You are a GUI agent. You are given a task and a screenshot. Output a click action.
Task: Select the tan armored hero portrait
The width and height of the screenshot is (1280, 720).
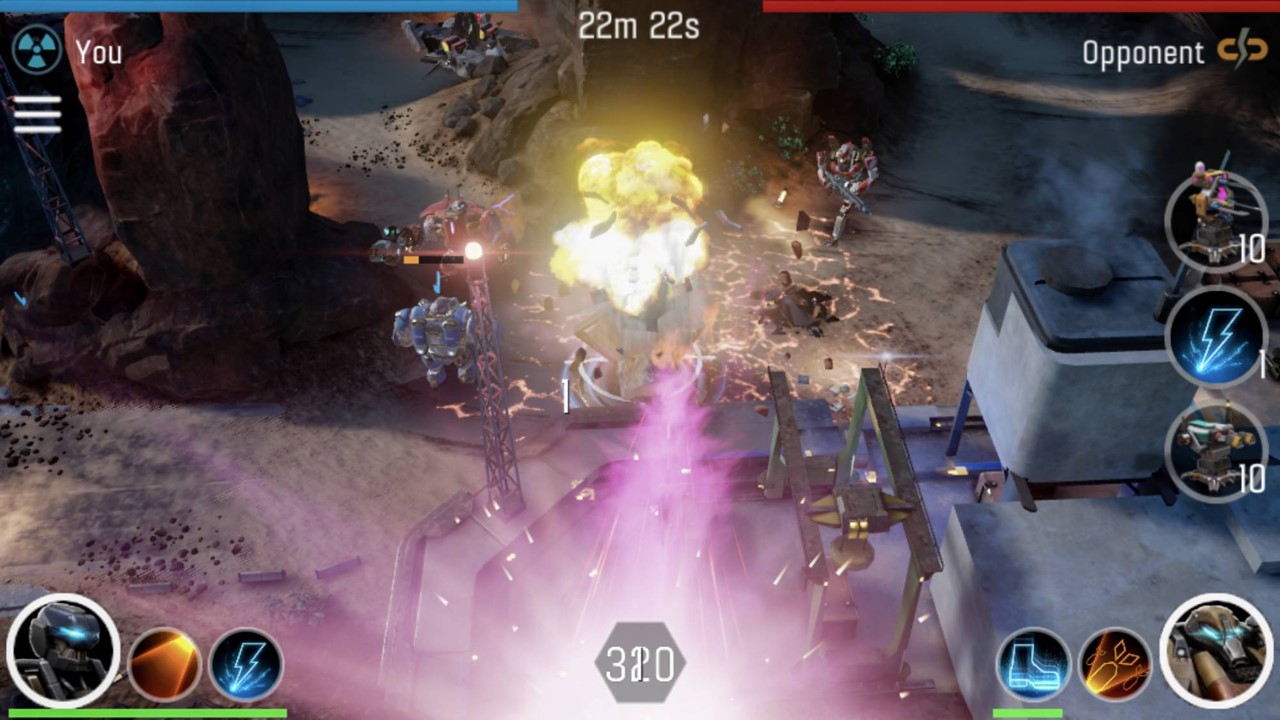(x=1216, y=651)
